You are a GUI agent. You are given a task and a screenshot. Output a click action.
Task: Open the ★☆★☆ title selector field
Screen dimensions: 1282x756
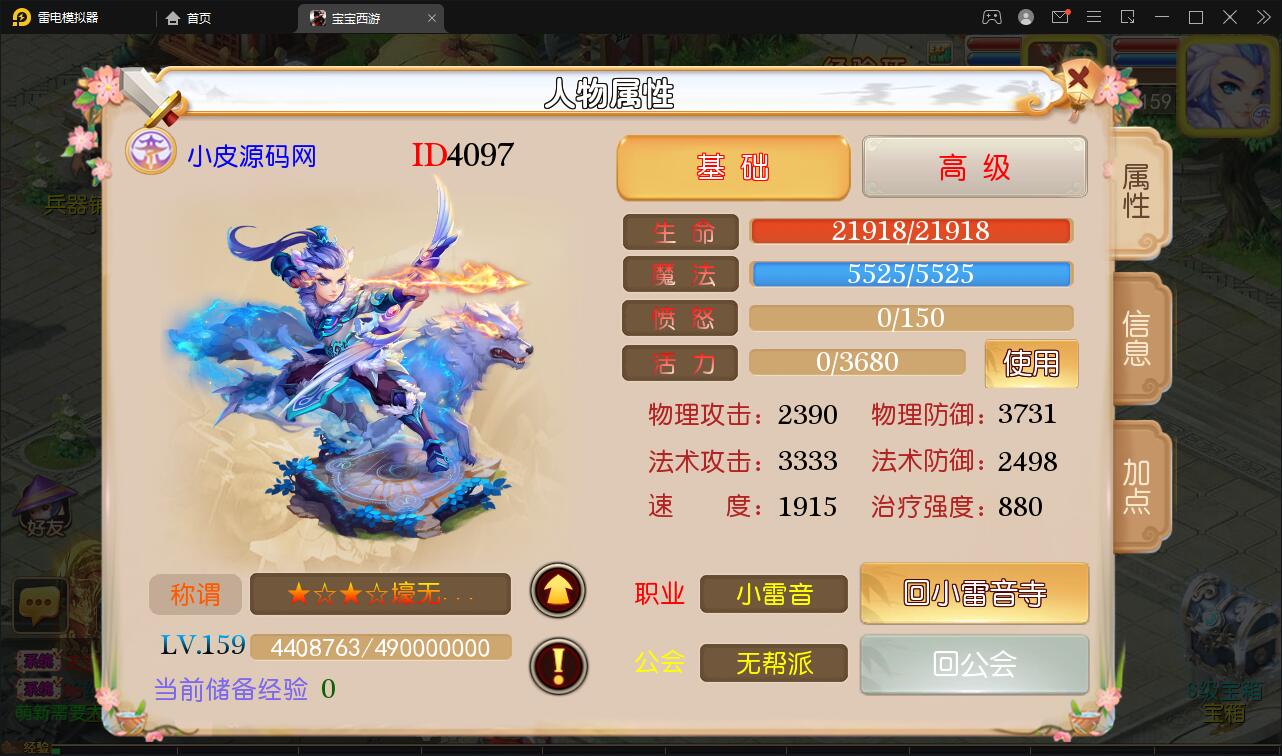(x=380, y=593)
